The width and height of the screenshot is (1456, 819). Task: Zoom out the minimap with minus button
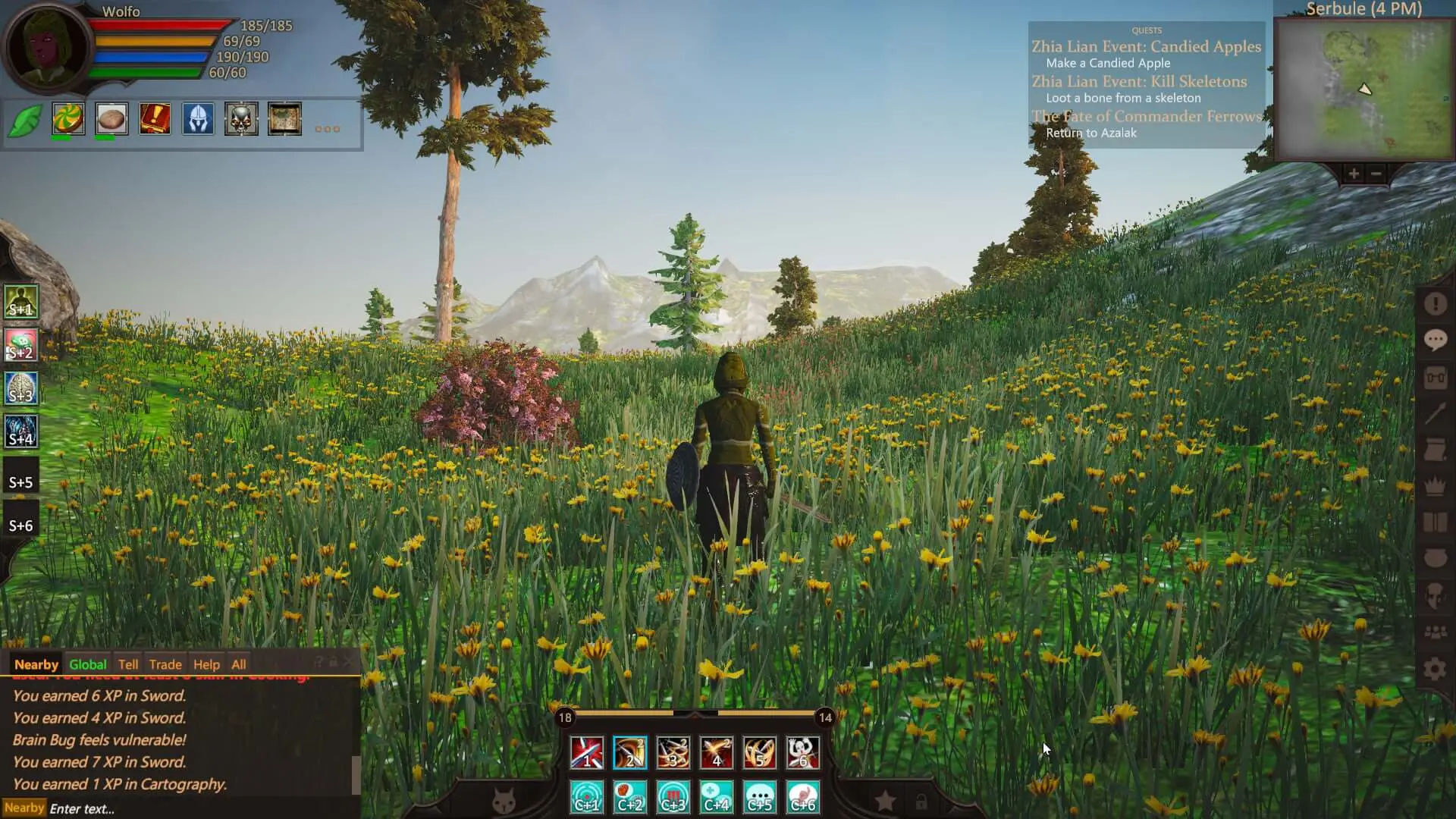pyautogui.click(x=1376, y=174)
